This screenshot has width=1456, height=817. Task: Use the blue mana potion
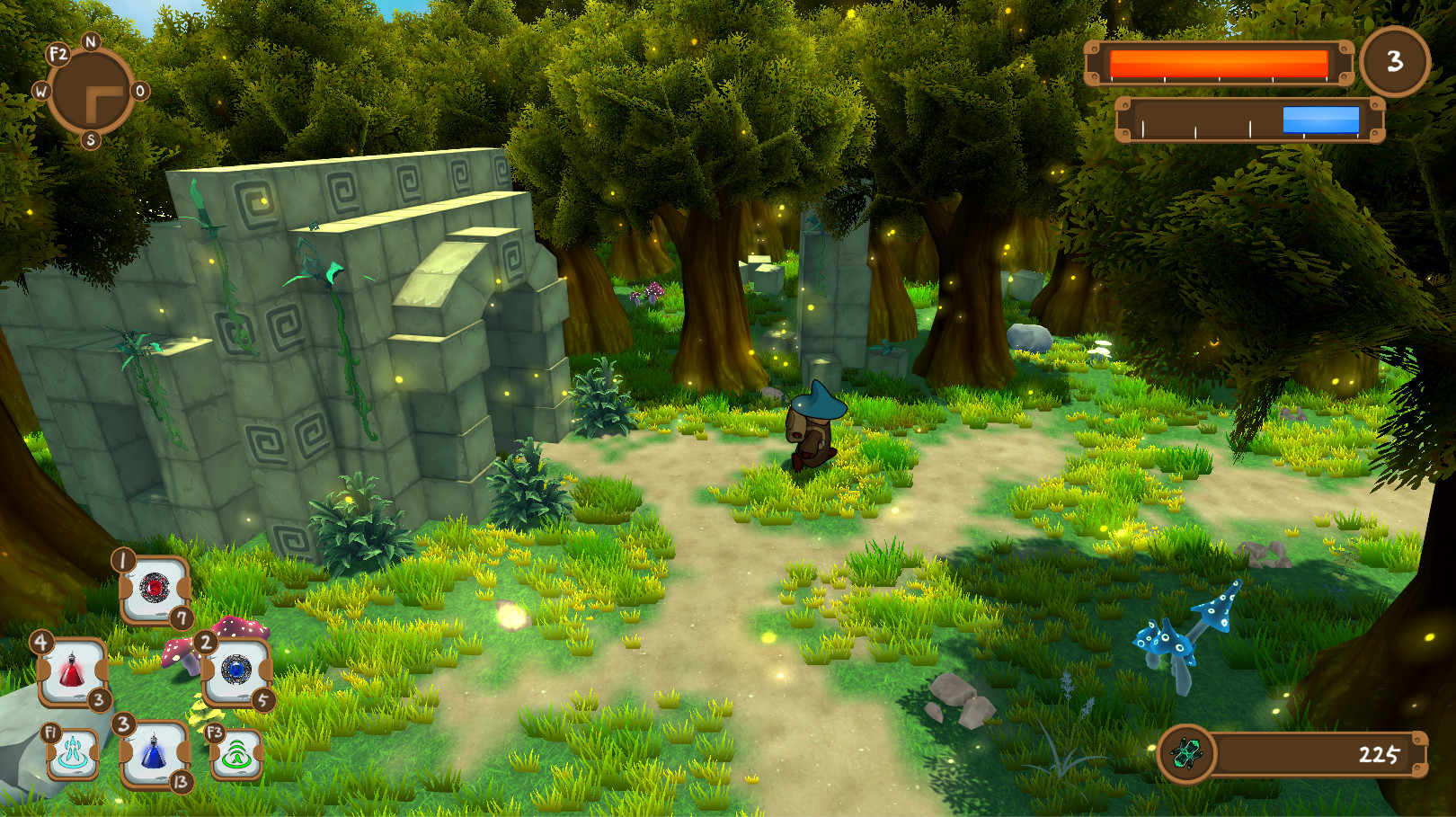(155, 753)
